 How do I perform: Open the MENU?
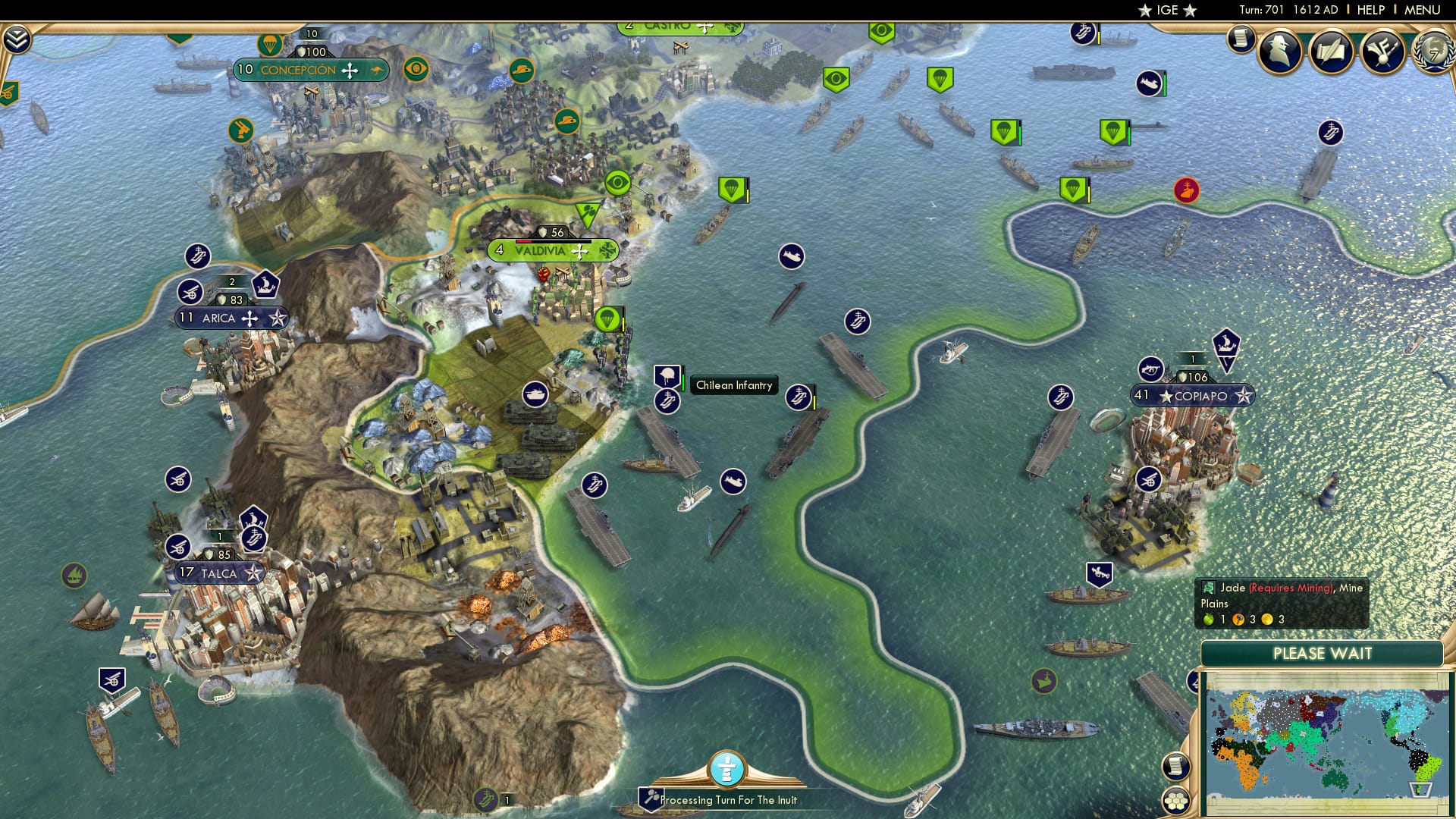coord(1424,9)
